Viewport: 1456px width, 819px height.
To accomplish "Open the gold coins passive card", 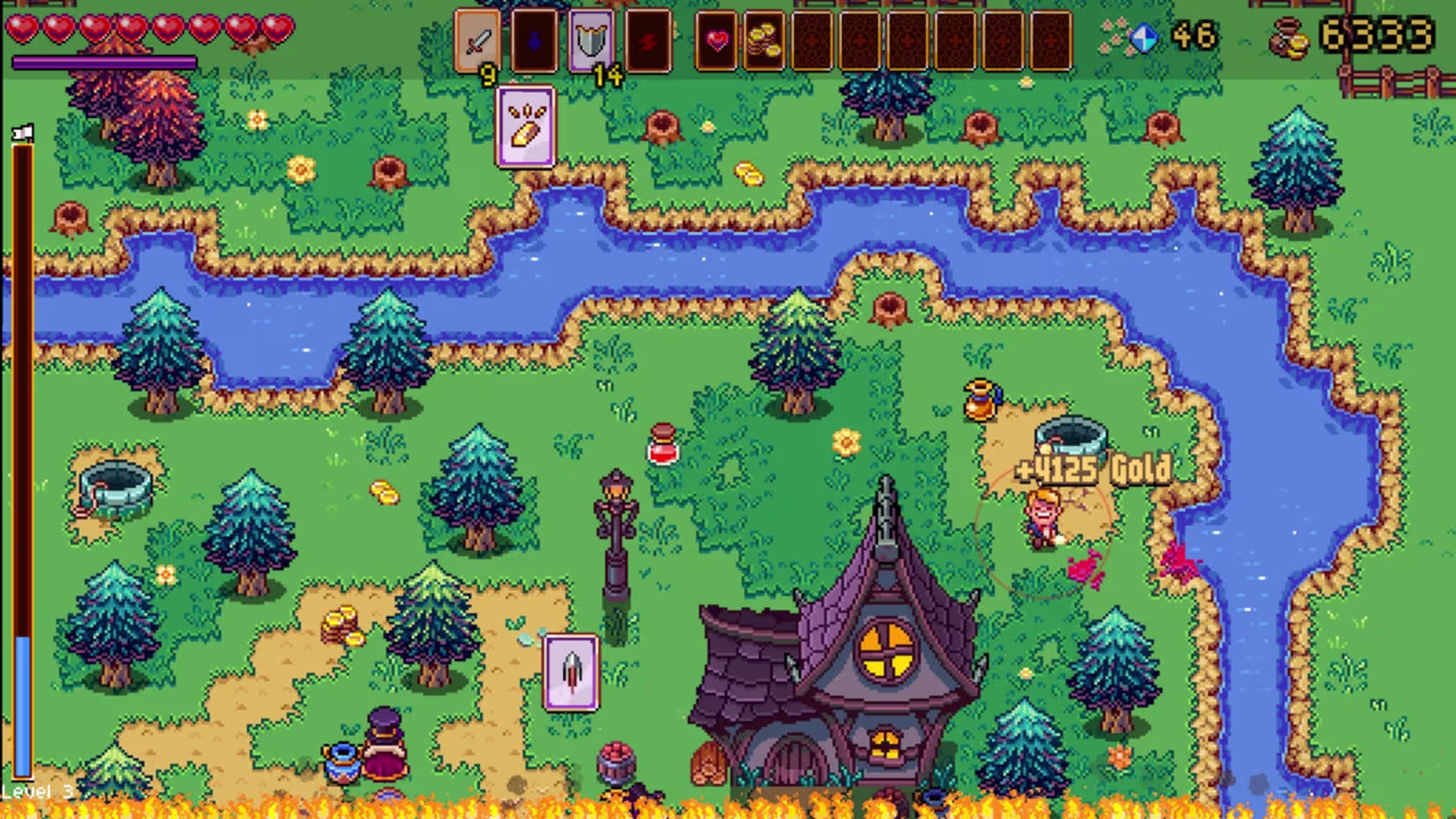I will coord(763,41).
